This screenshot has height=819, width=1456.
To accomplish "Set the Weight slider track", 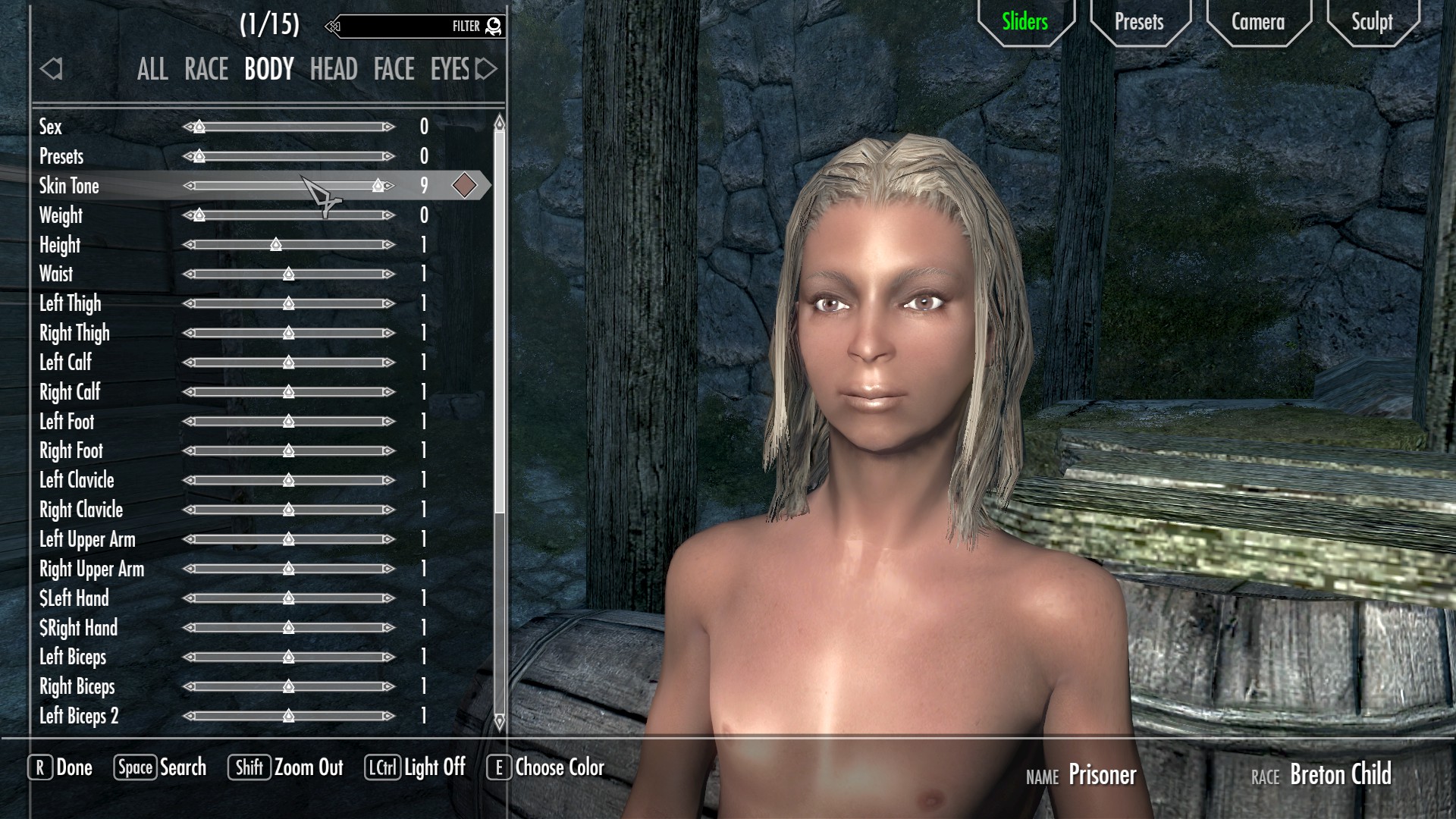I will [x=288, y=215].
